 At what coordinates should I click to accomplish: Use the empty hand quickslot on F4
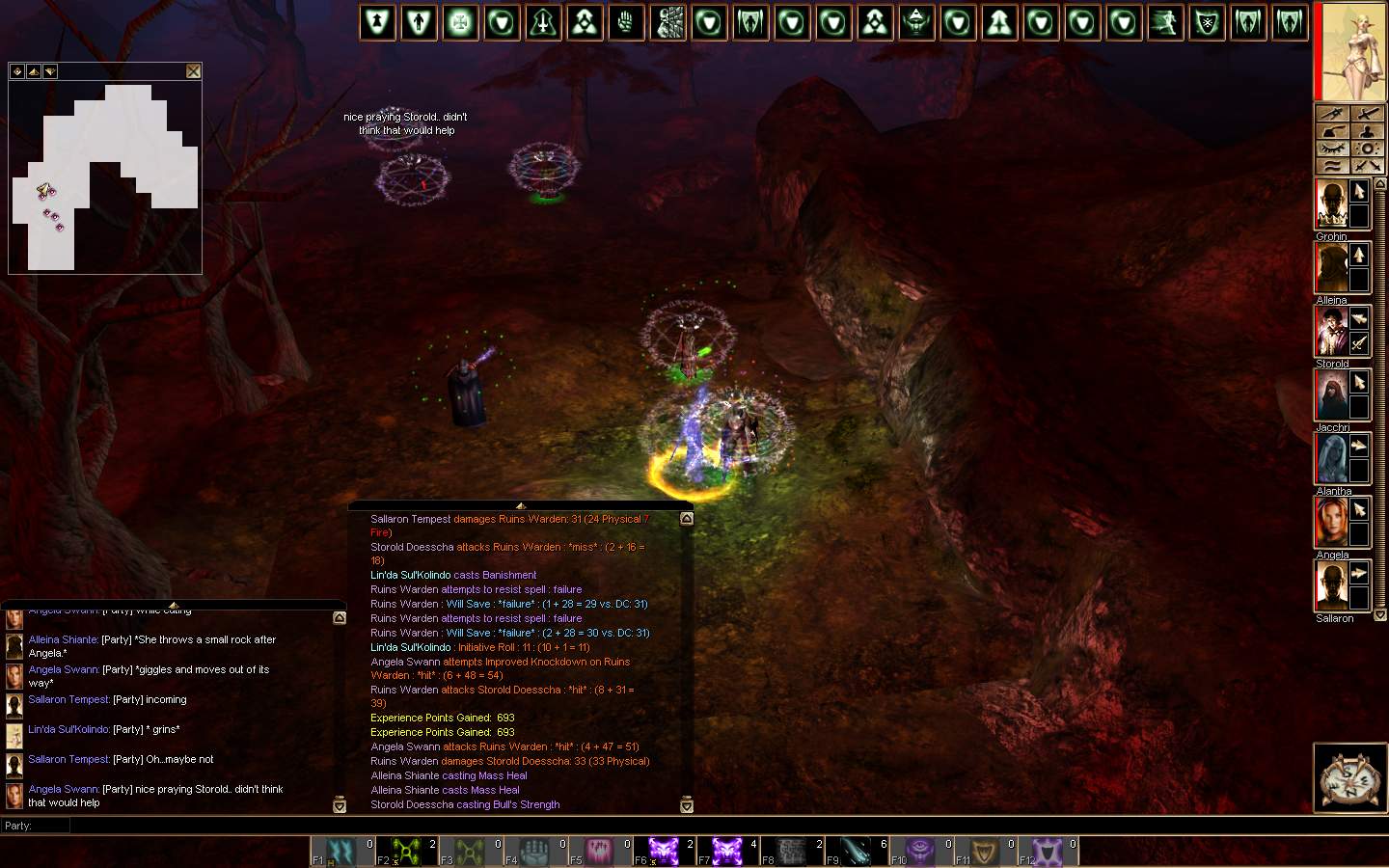(x=533, y=851)
